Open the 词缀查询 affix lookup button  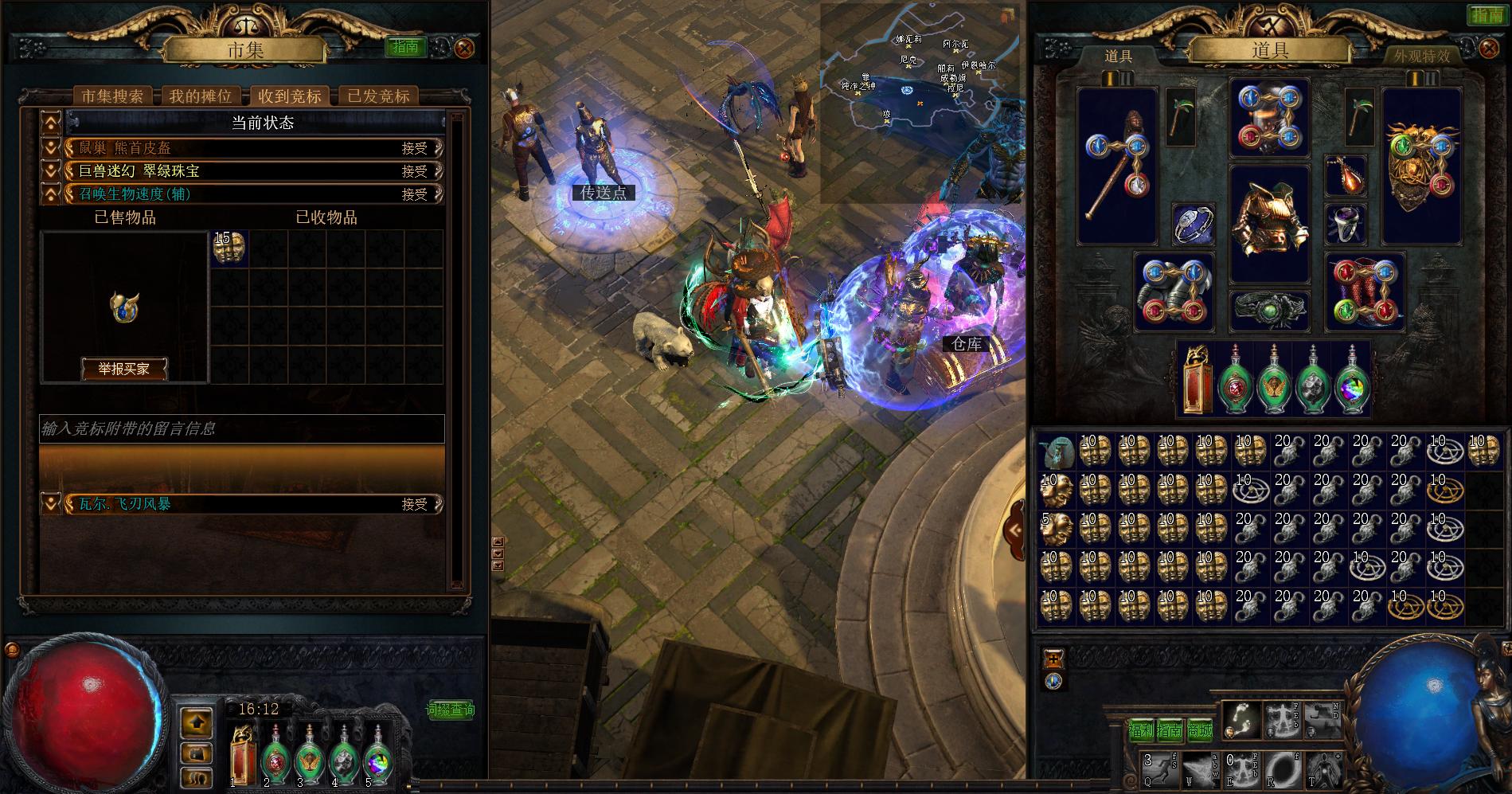pos(451,710)
